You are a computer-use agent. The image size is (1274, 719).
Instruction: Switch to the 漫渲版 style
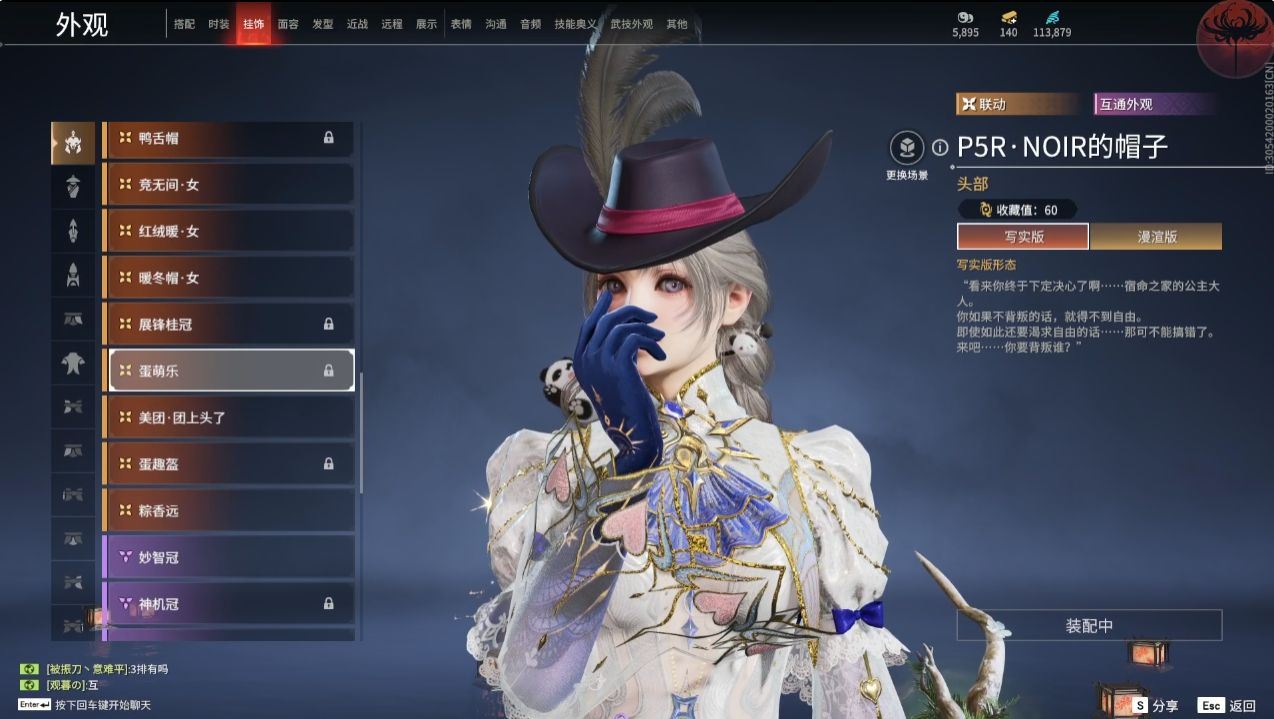point(1156,237)
